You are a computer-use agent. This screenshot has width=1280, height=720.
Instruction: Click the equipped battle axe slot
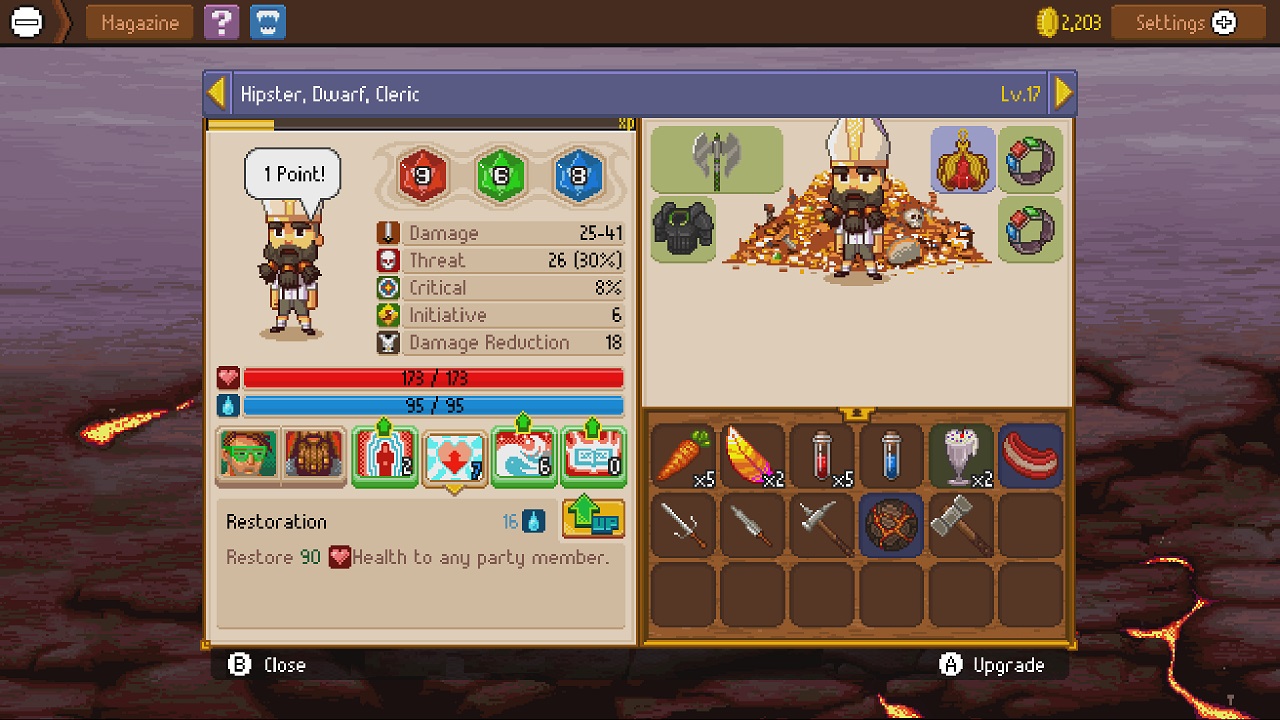point(715,160)
